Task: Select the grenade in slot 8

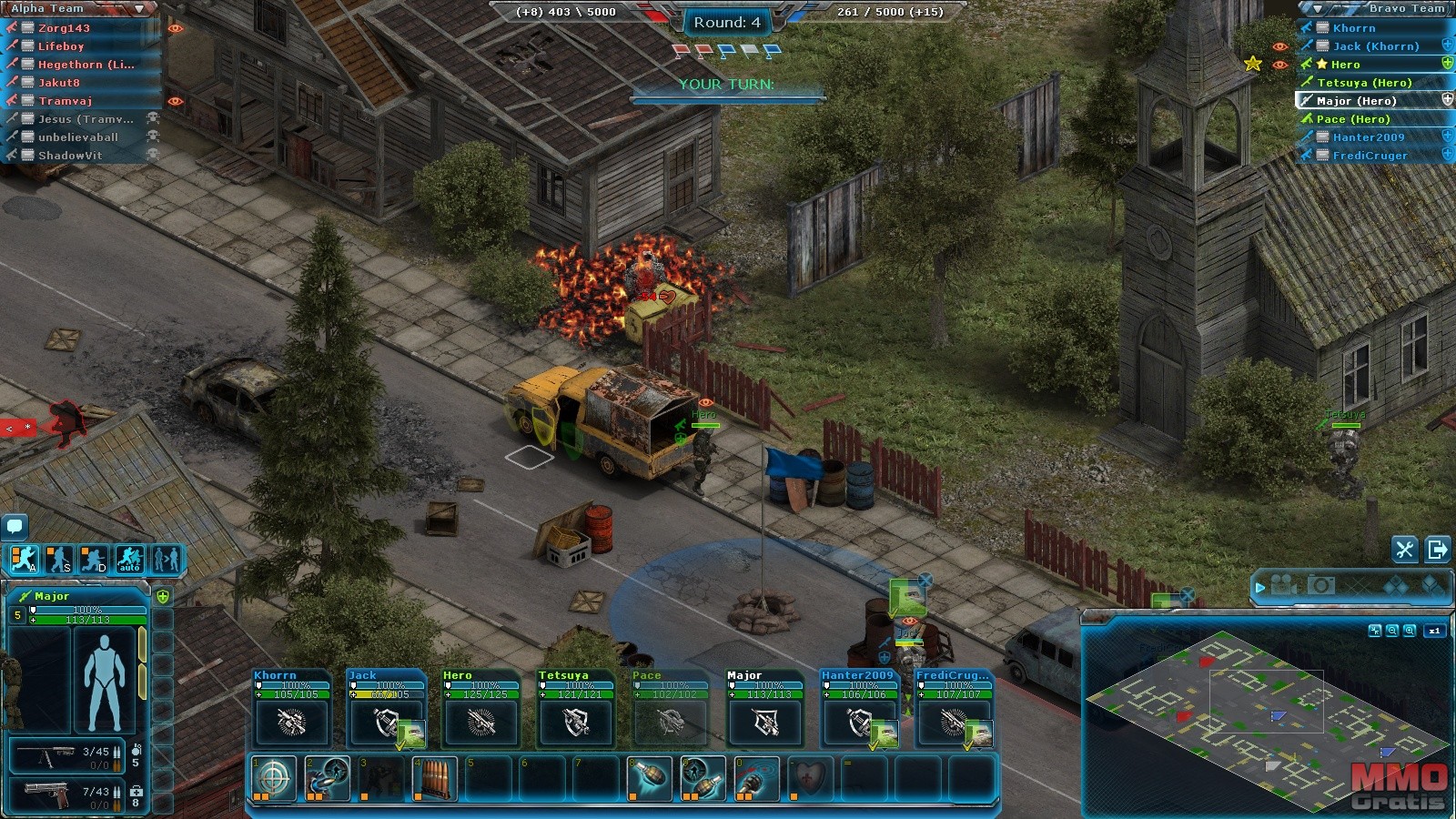Action: (x=649, y=779)
